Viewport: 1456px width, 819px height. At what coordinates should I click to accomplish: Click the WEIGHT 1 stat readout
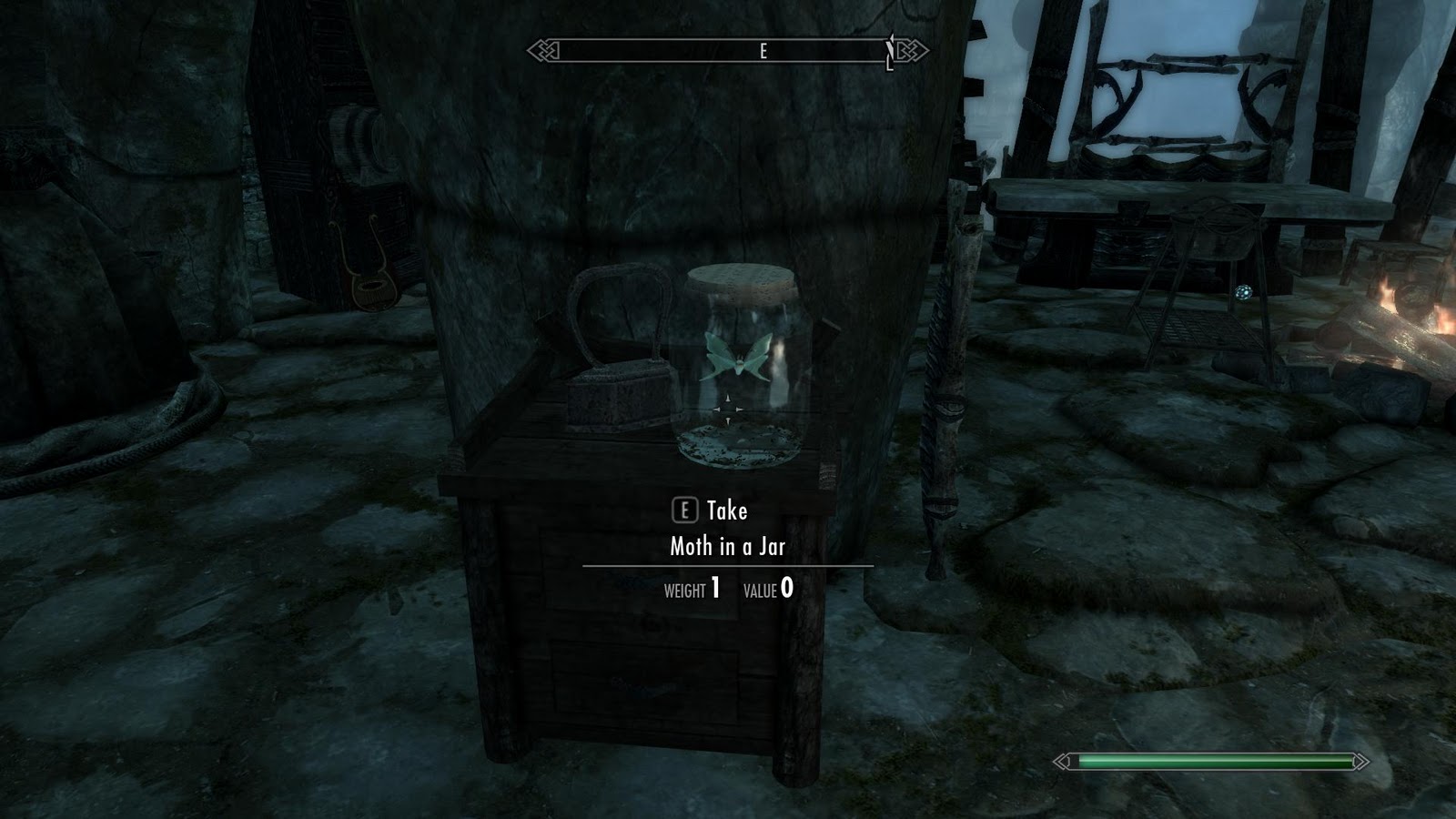(x=692, y=589)
